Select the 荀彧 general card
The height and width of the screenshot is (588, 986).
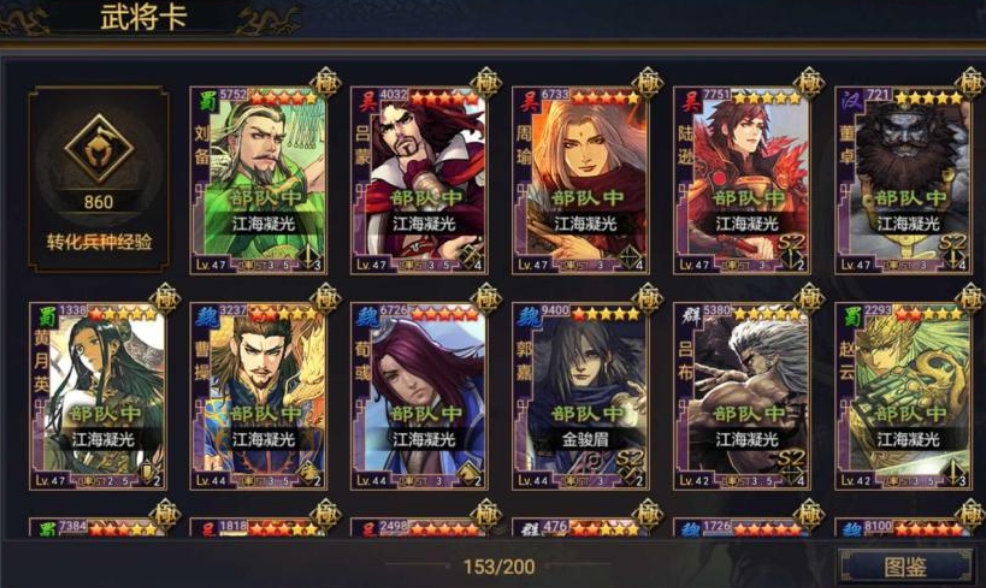(419, 396)
